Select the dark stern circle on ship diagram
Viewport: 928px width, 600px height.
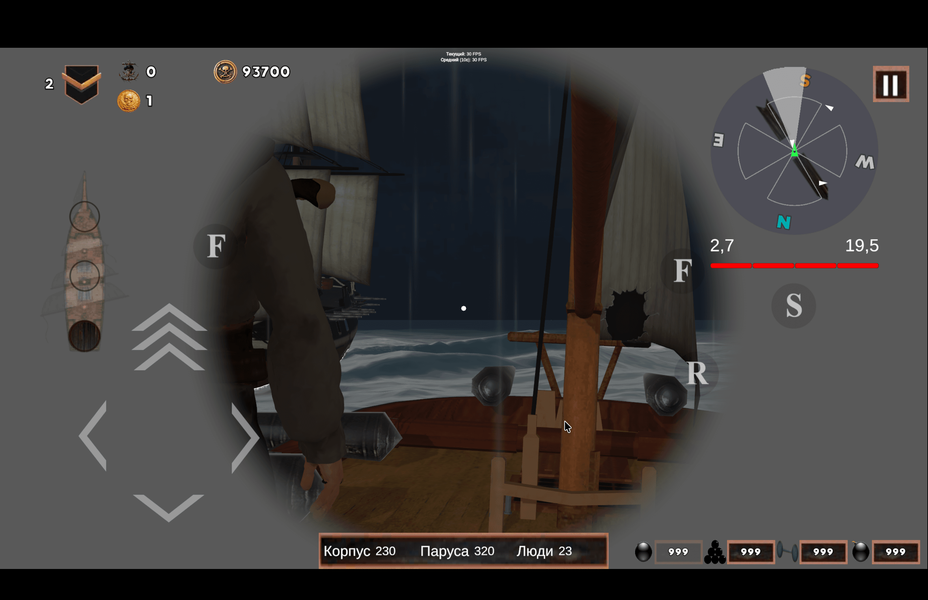tap(84, 335)
